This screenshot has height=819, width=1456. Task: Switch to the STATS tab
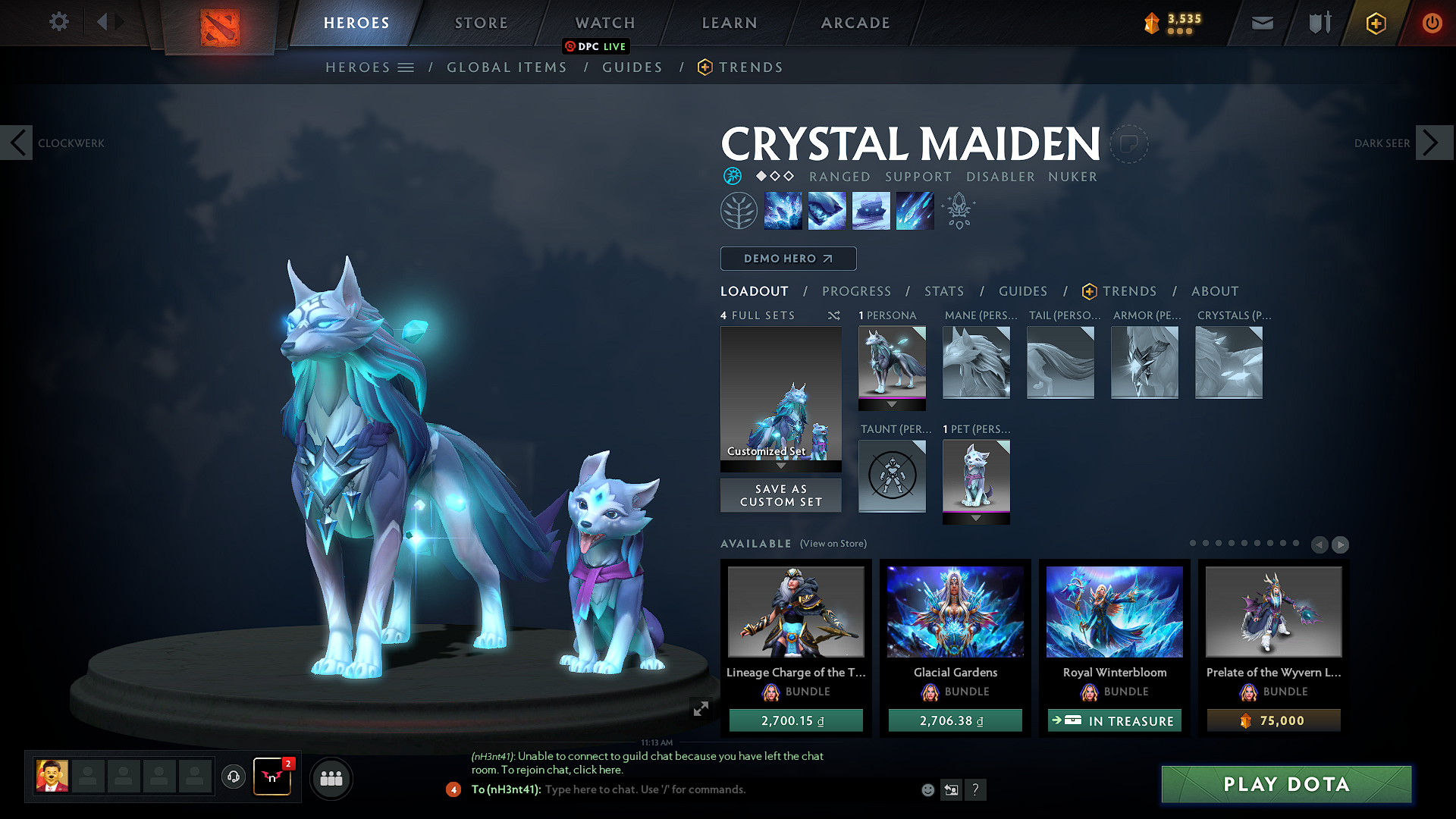click(x=943, y=291)
